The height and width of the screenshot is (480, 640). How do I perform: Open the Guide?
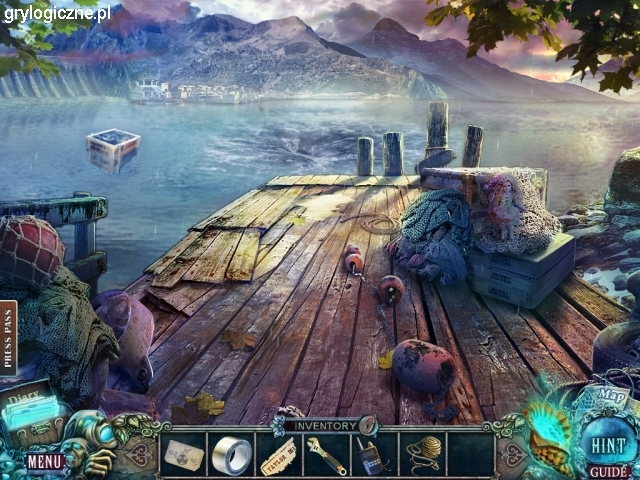coord(606,471)
